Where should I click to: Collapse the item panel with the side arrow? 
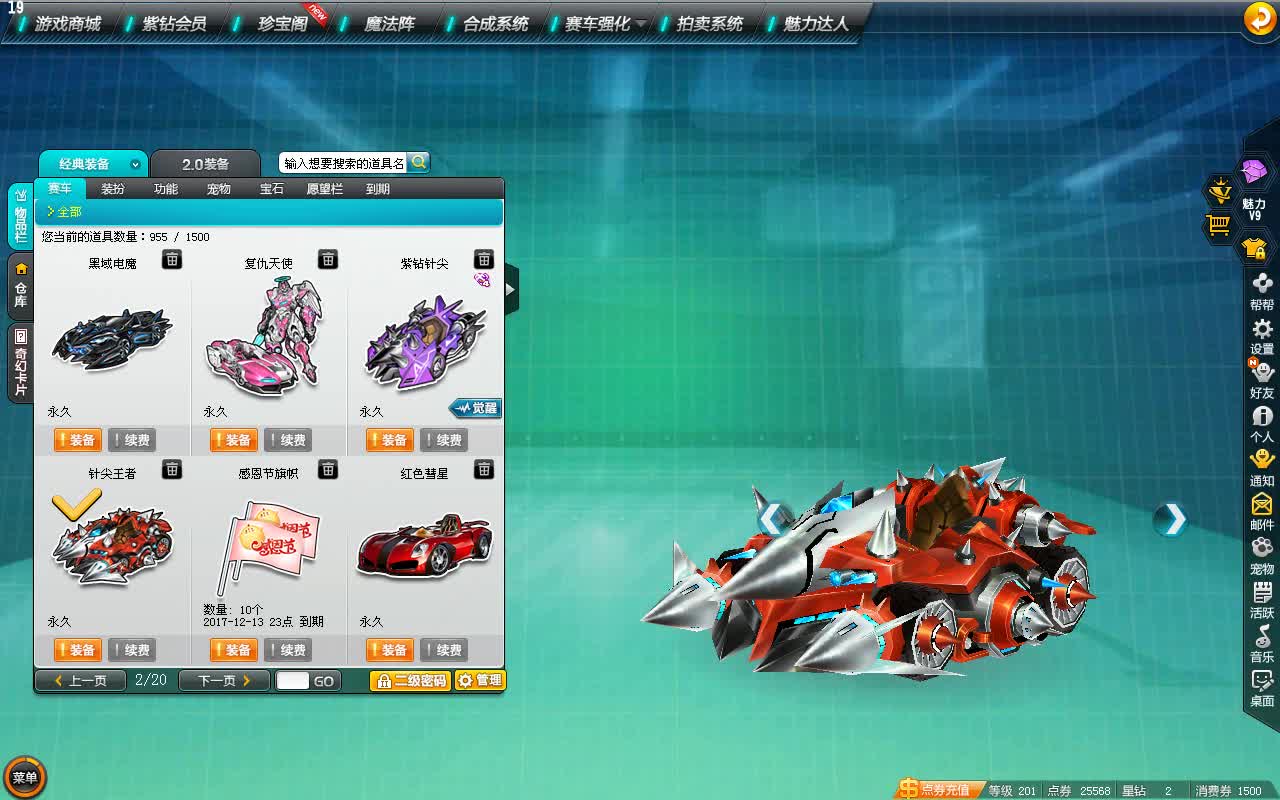click(511, 290)
